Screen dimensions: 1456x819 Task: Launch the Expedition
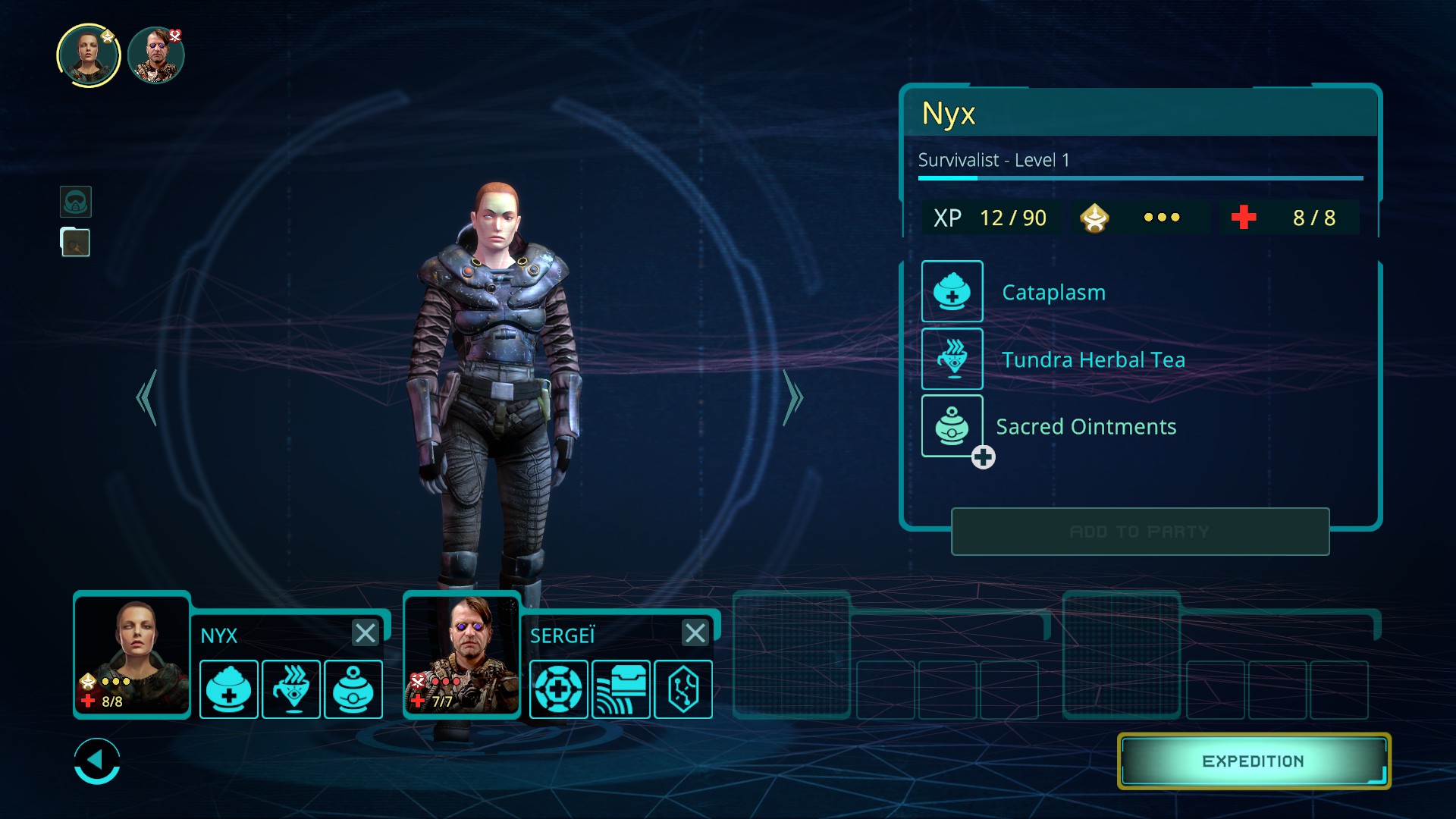pos(1253,761)
